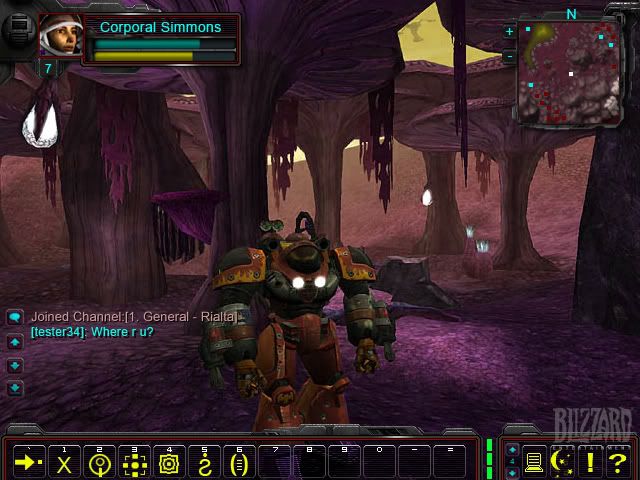The width and height of the screenshot is (640, 480).
Task: Open the exclamation mark quest log icon
Action: [x=591, y=462]
